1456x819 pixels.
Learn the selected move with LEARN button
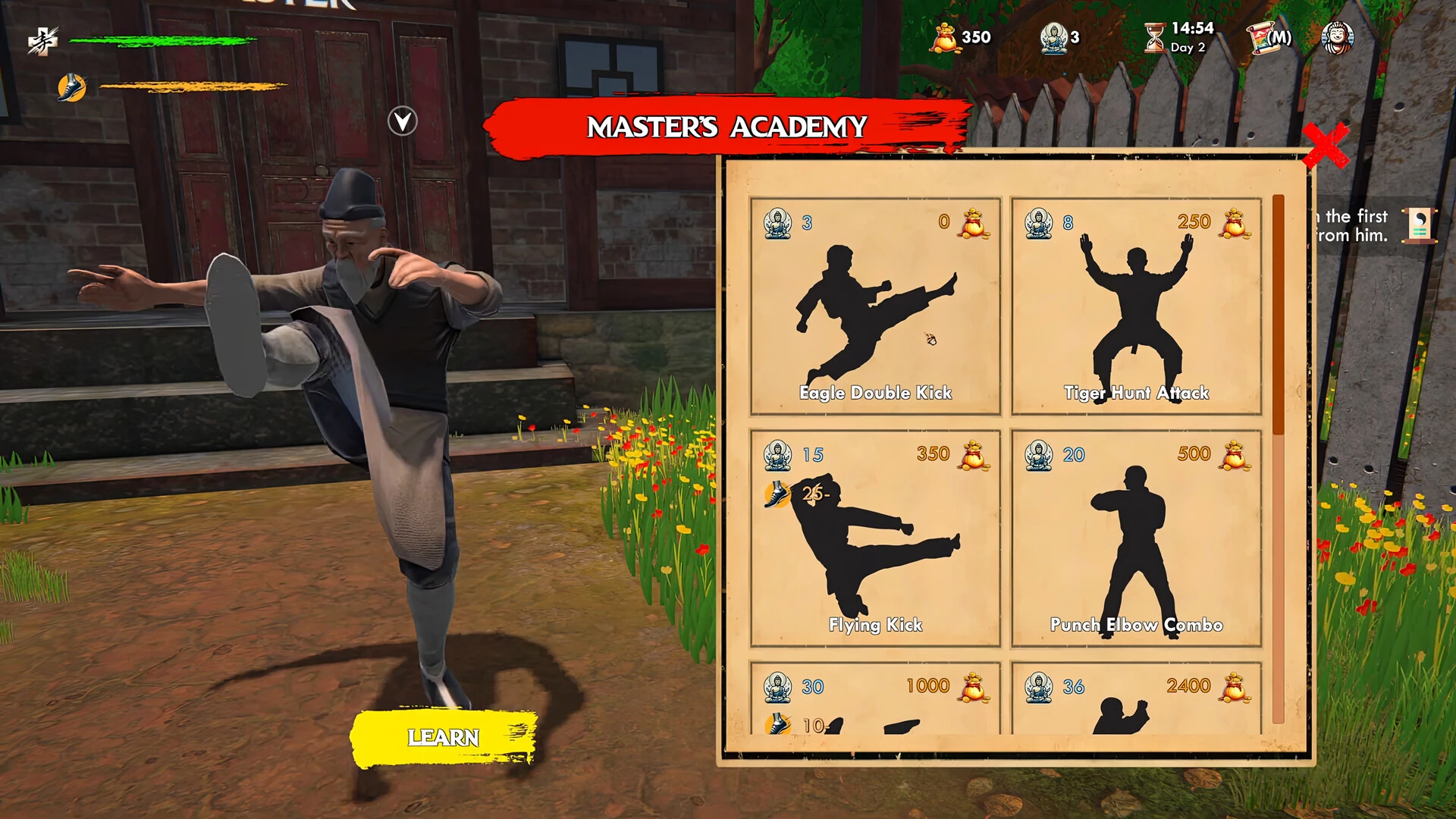[444, 737]
